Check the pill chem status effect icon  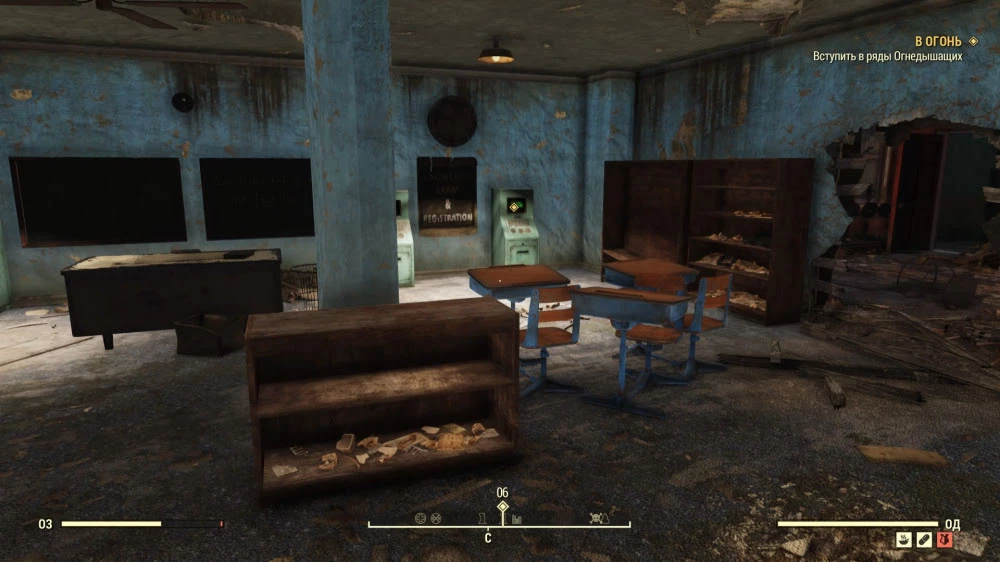click(x=924, y=540)
